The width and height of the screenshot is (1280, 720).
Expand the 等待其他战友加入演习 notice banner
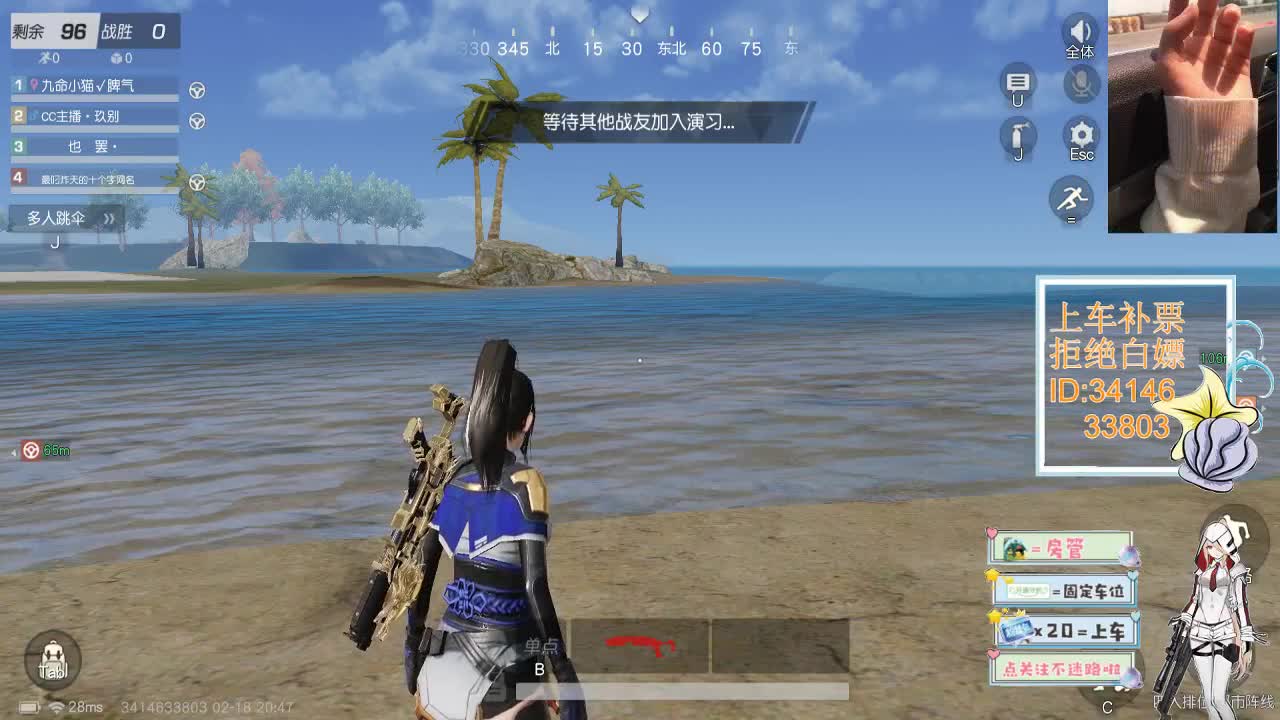(658, 118)
